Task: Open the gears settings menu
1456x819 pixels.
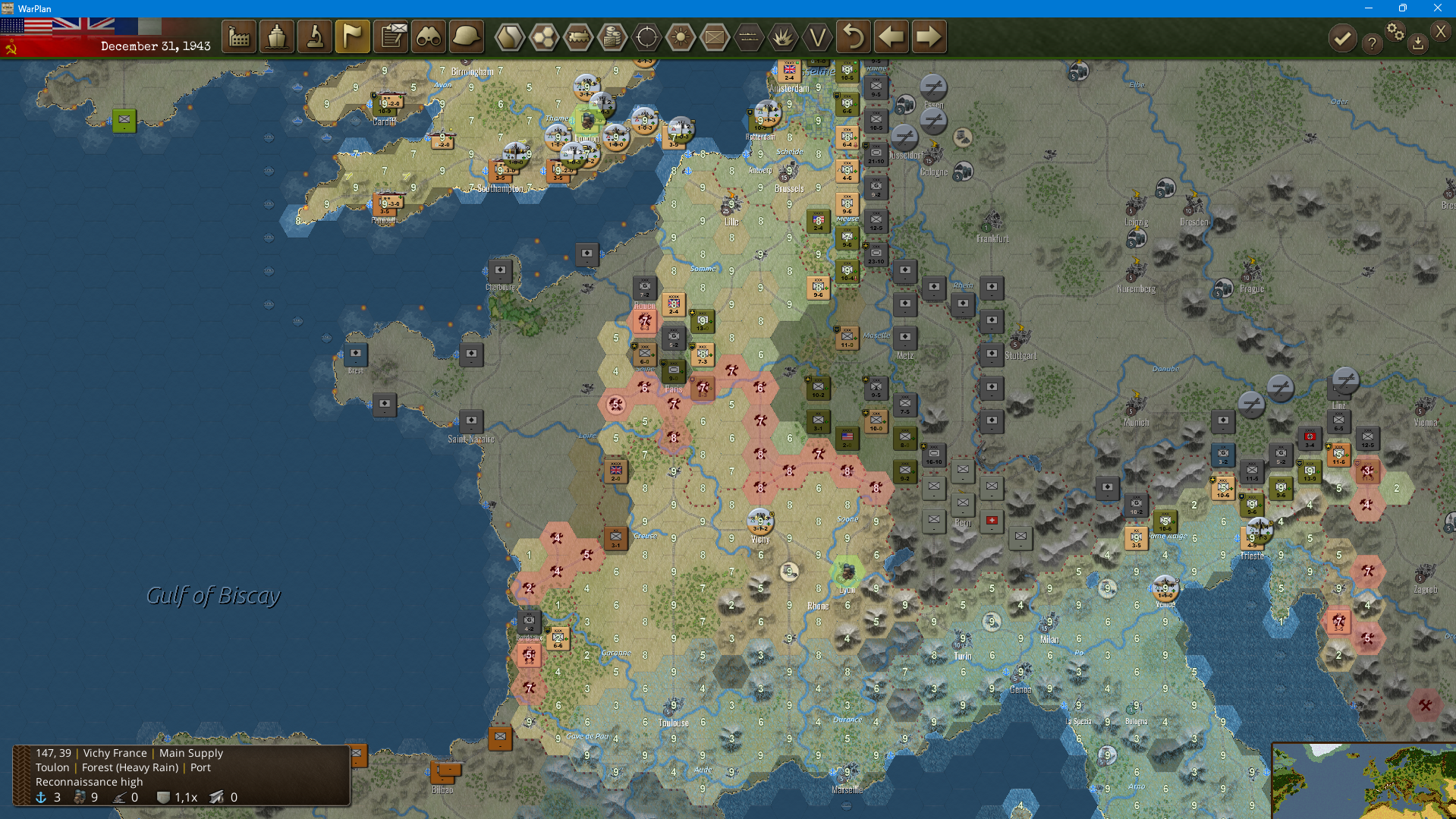Action: (x=1395, y=32)
